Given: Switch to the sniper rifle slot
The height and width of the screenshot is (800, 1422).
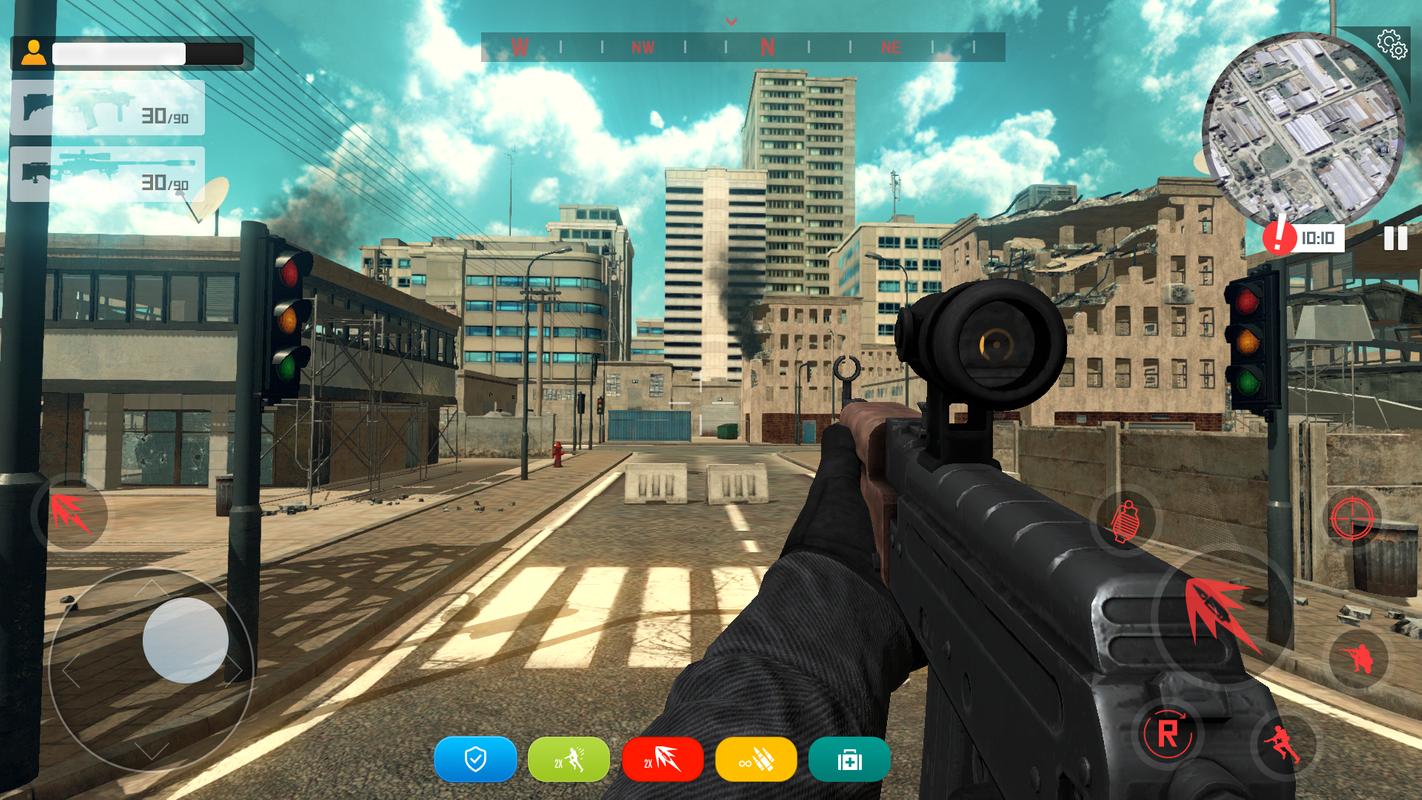Looking at the screenshot, I should click(x=107, y=175).
